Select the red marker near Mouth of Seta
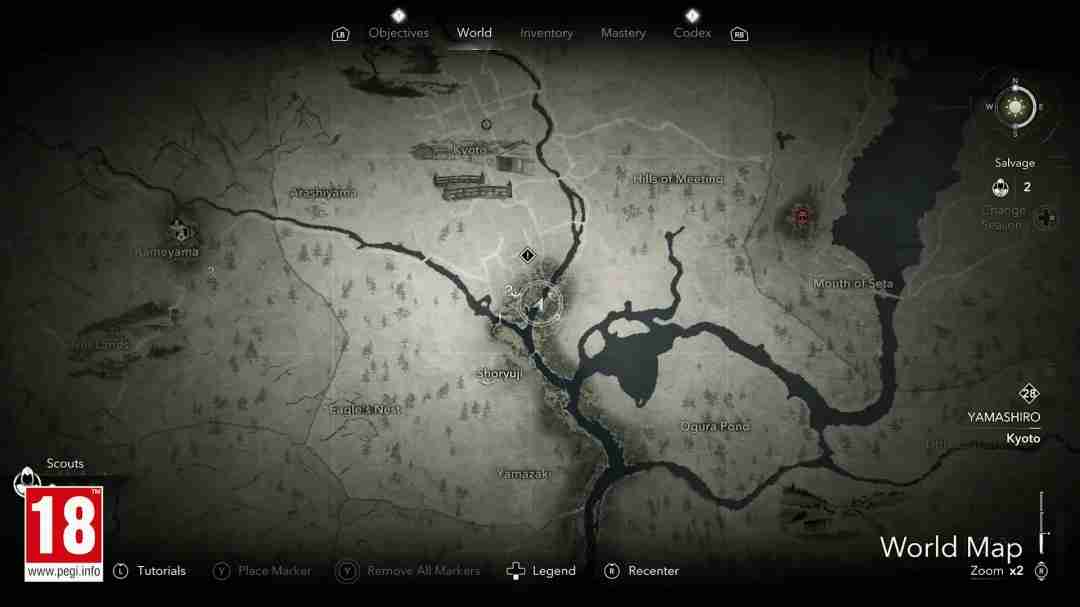Viewport: 1080px width, 607px height. click(x=801, y=214)
